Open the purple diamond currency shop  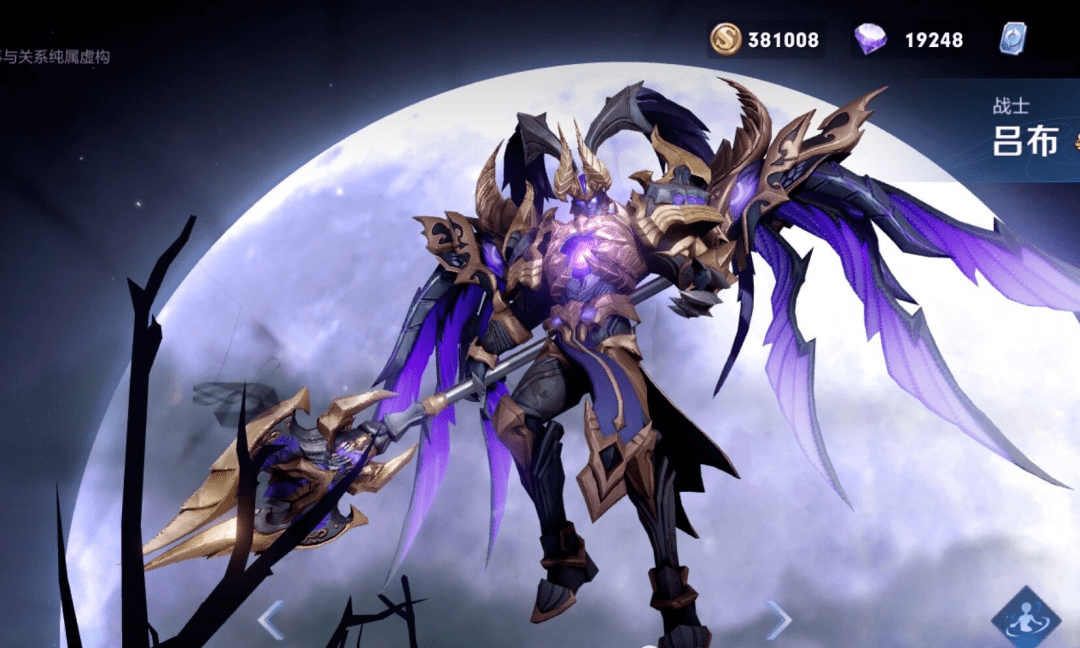pos(870,40)
